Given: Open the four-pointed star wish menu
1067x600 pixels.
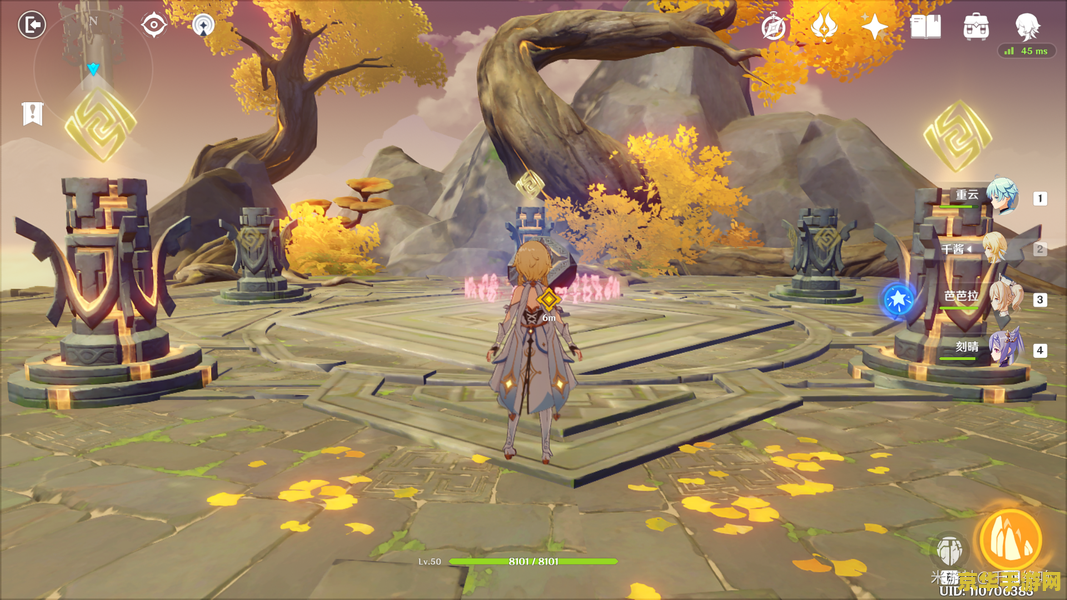Looking at the screenshot, I should [875, 27].
